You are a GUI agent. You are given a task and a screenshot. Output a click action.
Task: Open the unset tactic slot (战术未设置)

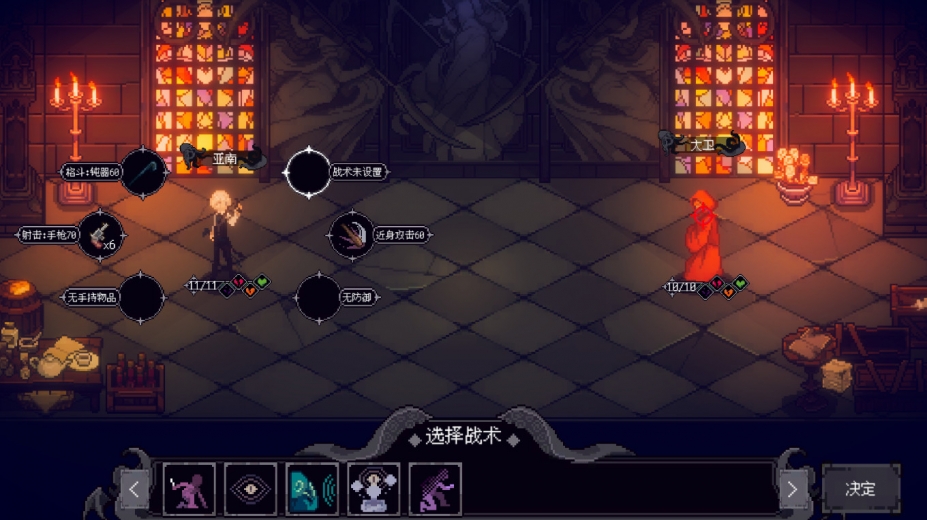click(308, 172)
